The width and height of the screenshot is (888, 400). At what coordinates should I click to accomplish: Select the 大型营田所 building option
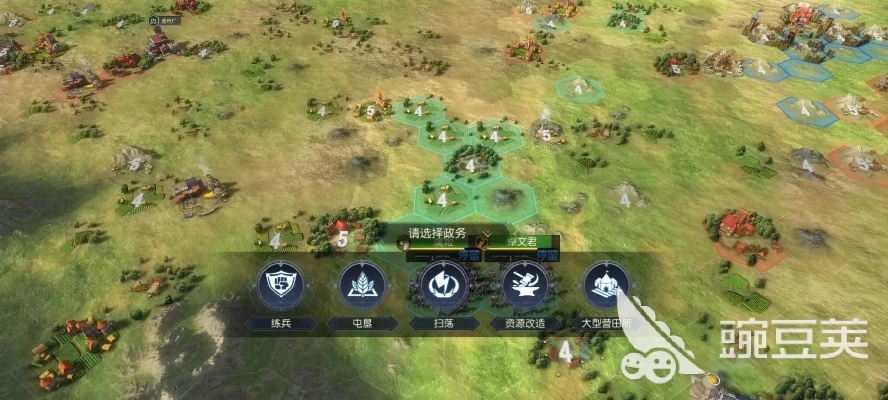pyautogui.click(x=606, y=286)
